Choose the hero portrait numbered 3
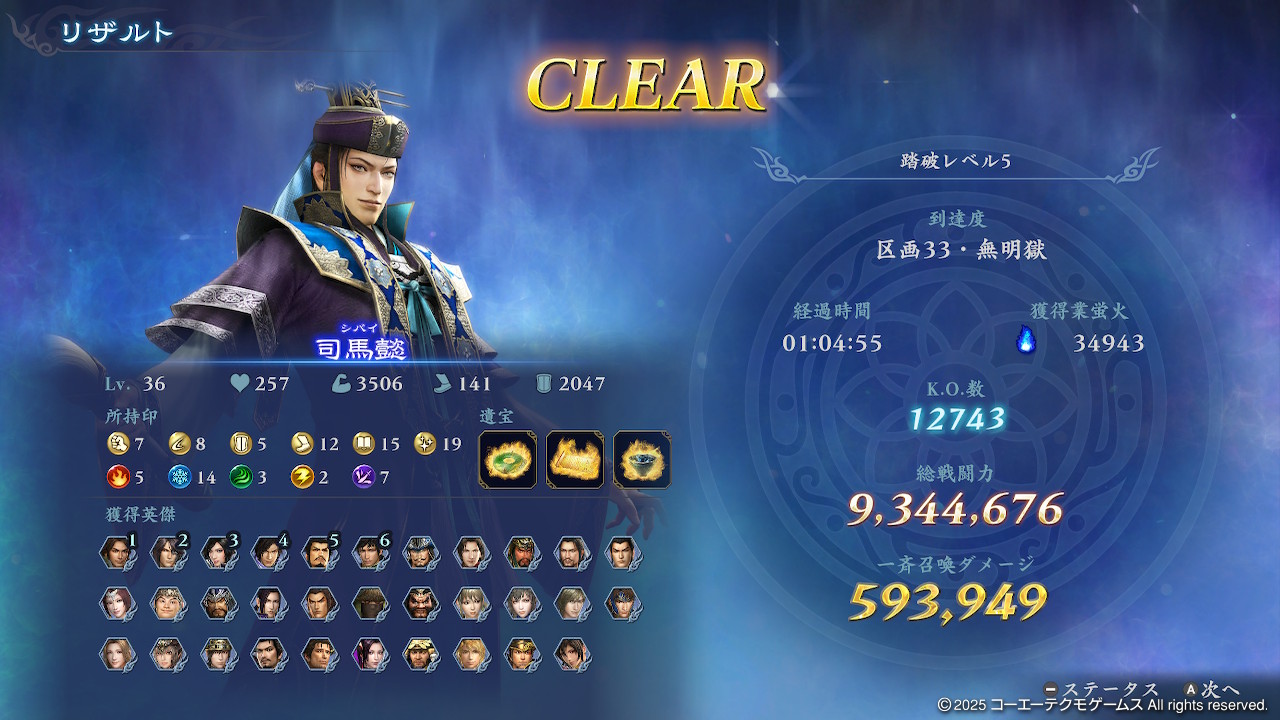The width and height of the screenshot is (1280, 720). click(218, 553)
